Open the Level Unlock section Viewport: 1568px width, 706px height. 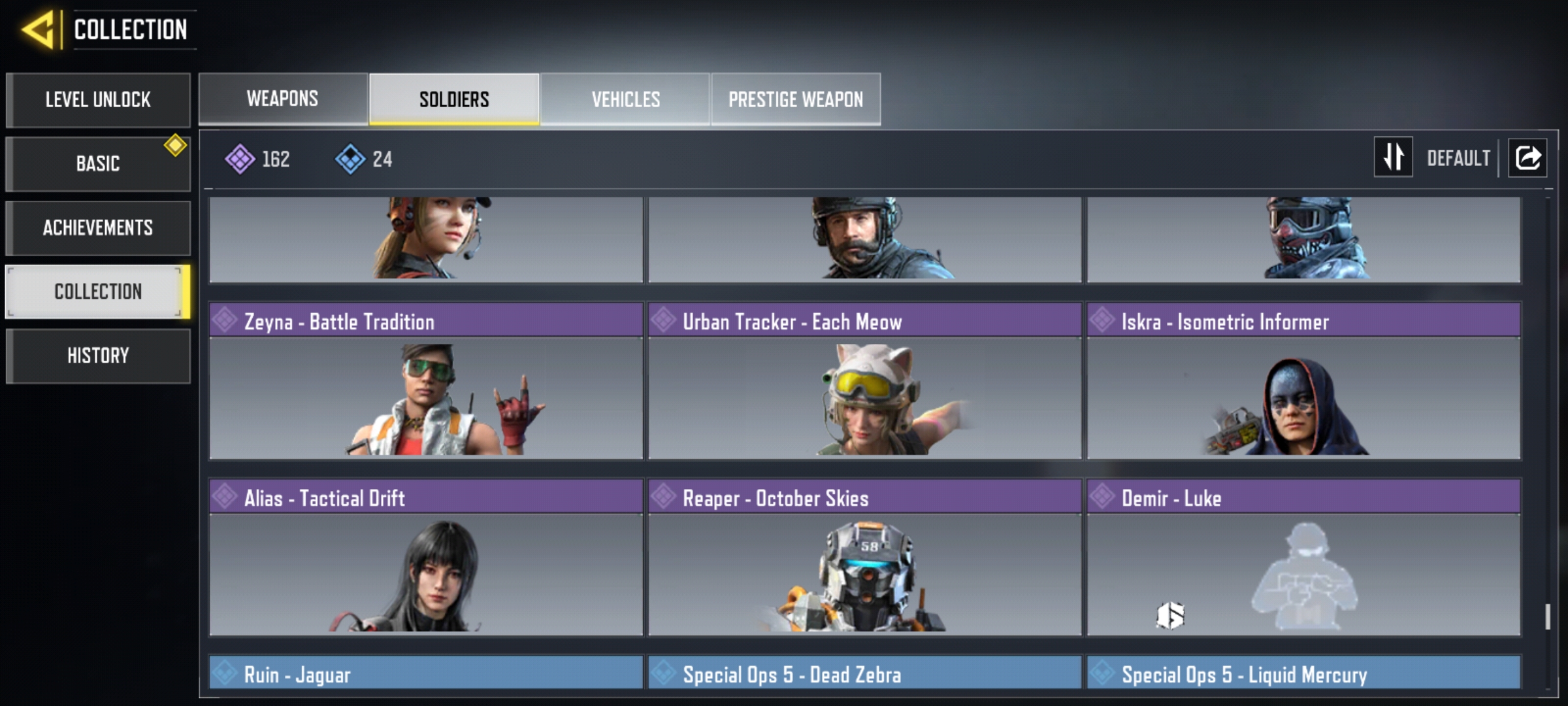click(98, 100)
